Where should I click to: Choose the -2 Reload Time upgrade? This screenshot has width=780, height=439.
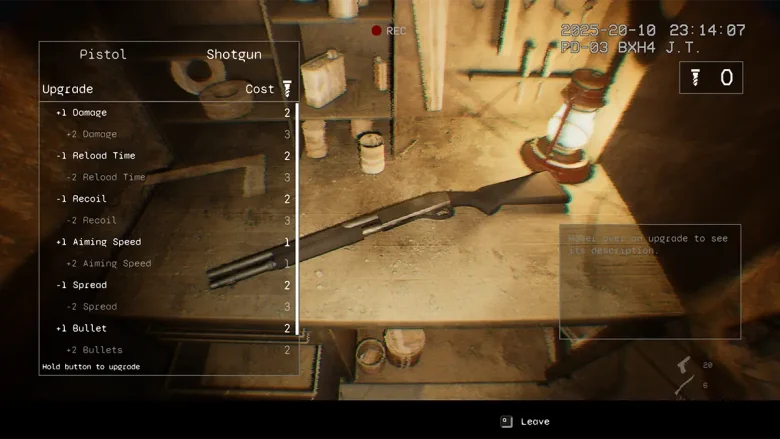coord(167,177)
